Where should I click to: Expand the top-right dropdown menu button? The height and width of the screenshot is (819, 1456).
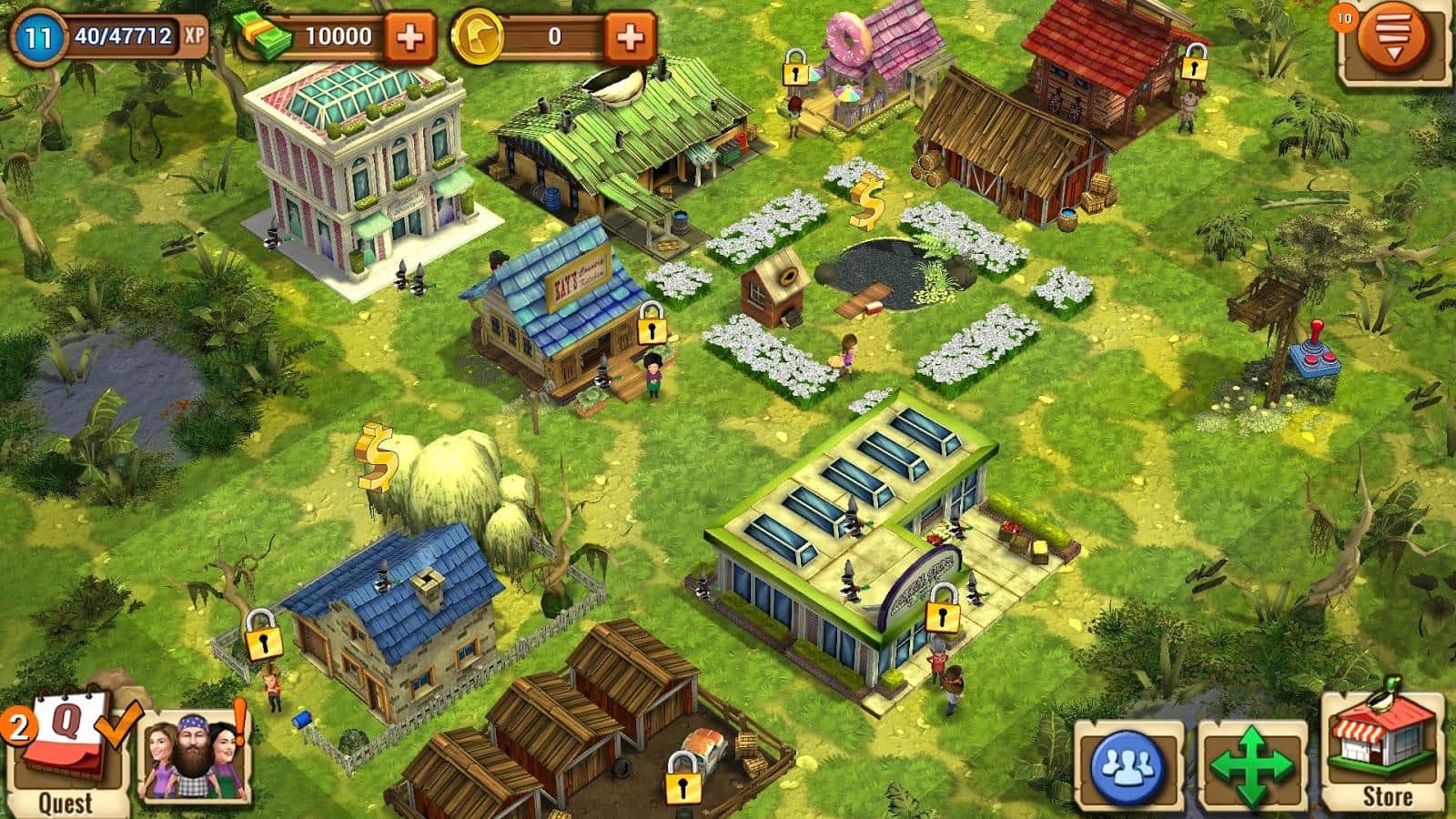coord(1392,40)
